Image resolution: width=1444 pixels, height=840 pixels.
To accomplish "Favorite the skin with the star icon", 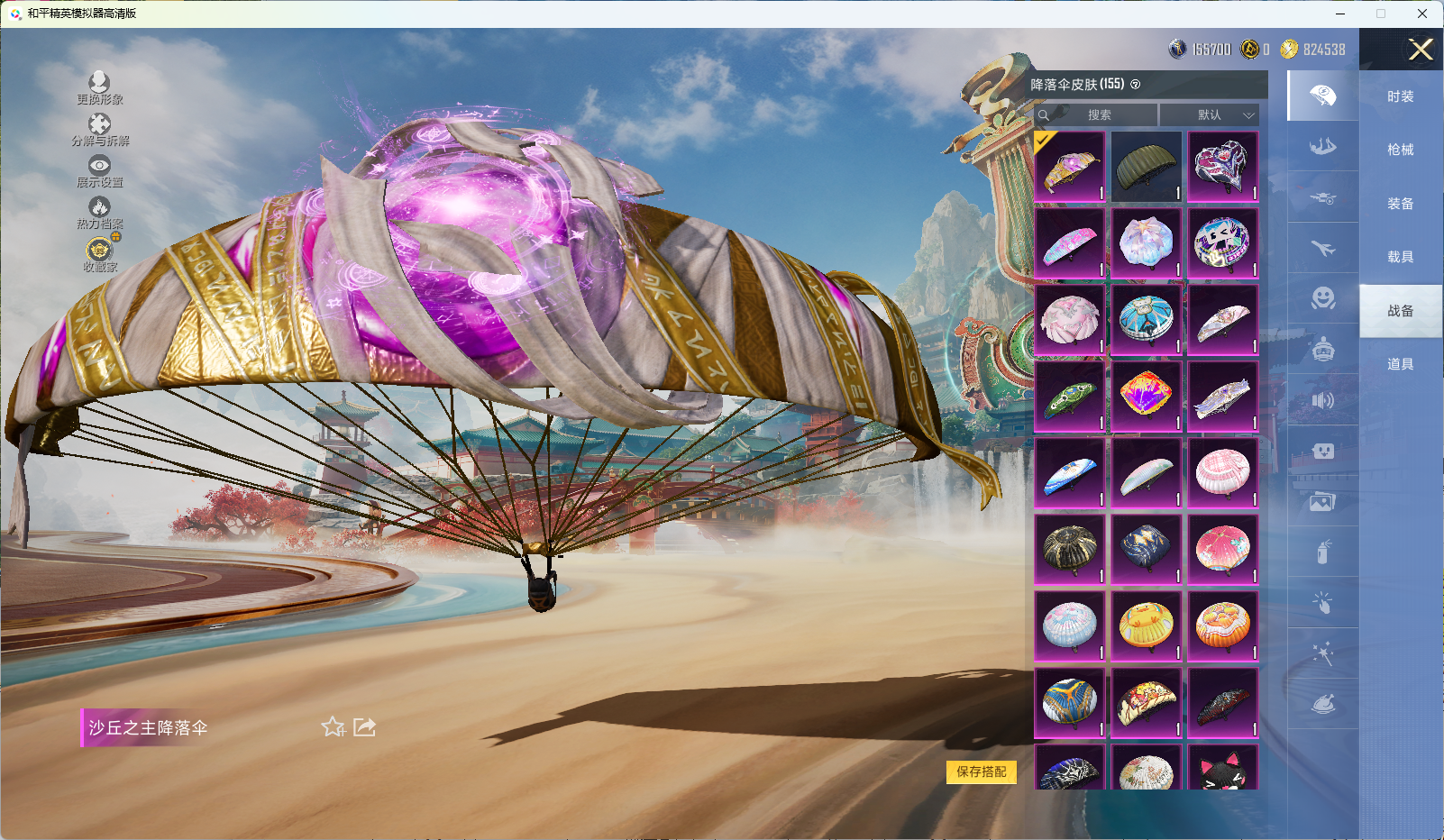I will point(333,726).
